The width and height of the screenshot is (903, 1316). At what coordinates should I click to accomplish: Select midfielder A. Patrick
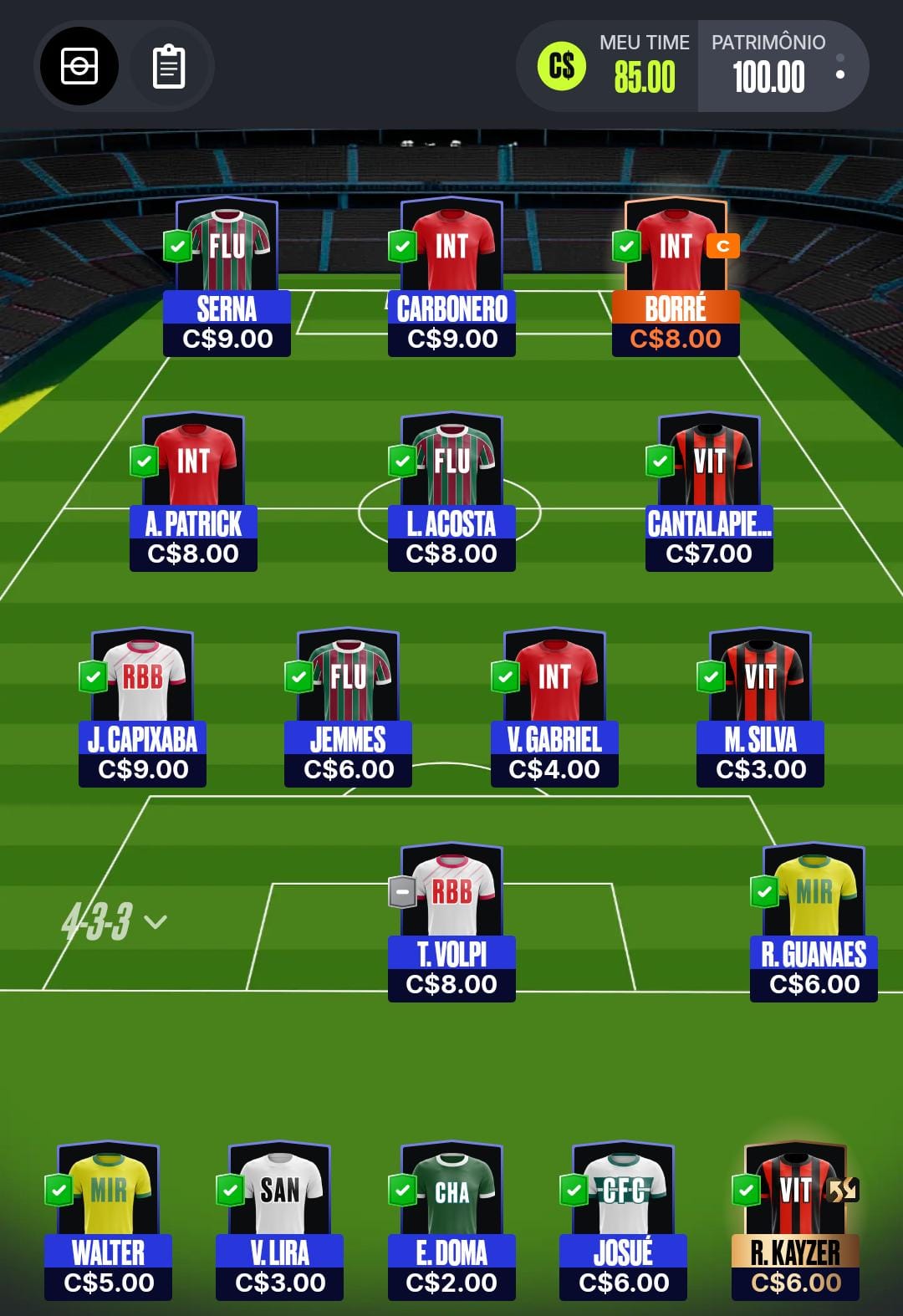pyautogui.click(x=193, y=493)
